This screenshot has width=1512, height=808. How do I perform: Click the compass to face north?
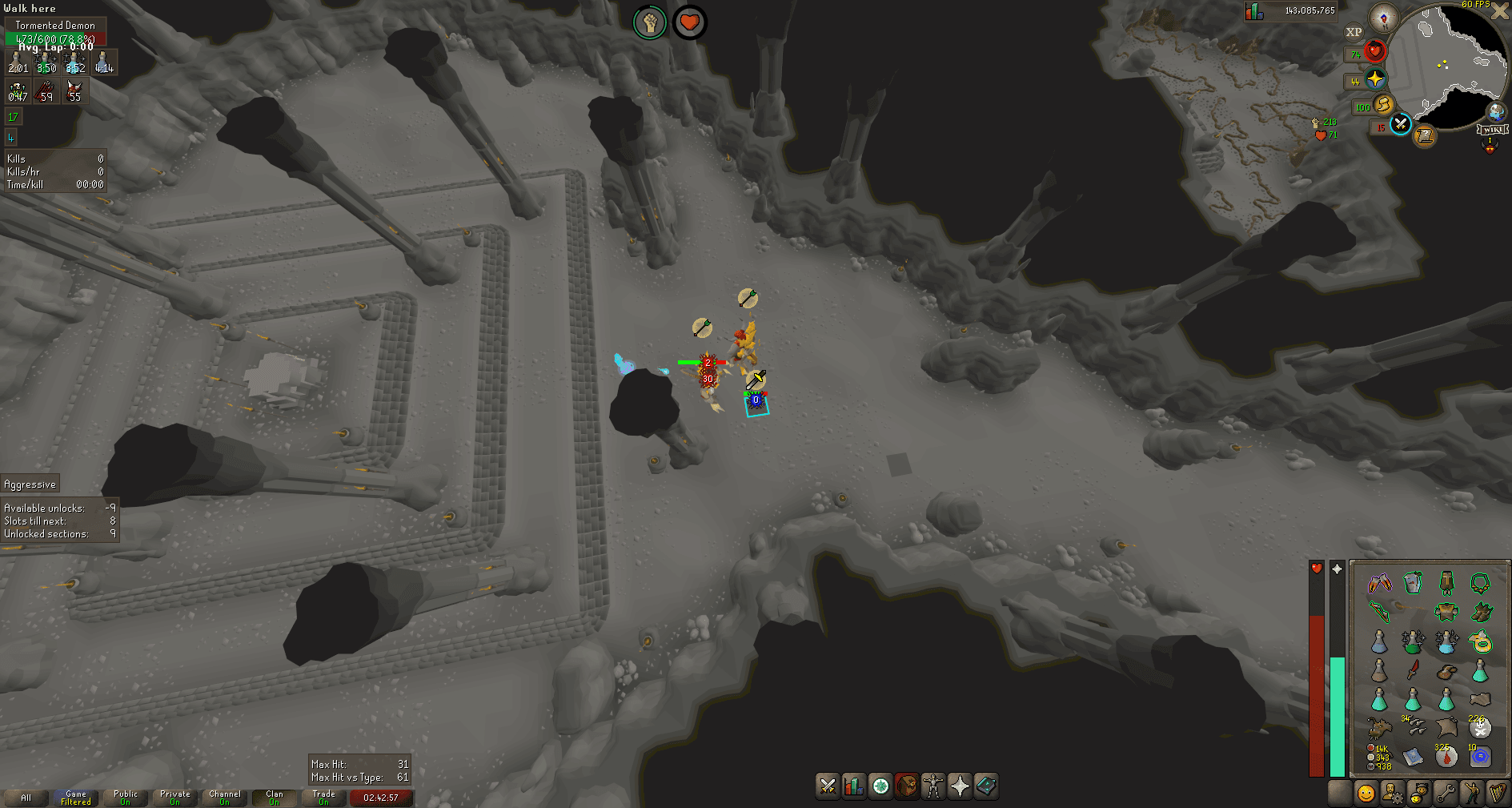1383,18
